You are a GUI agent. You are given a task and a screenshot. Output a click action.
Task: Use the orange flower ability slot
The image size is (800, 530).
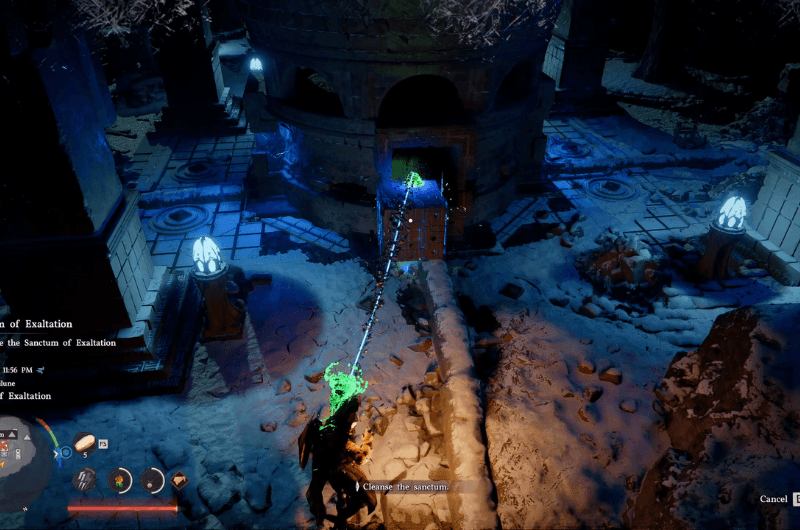tap(120, 480)
